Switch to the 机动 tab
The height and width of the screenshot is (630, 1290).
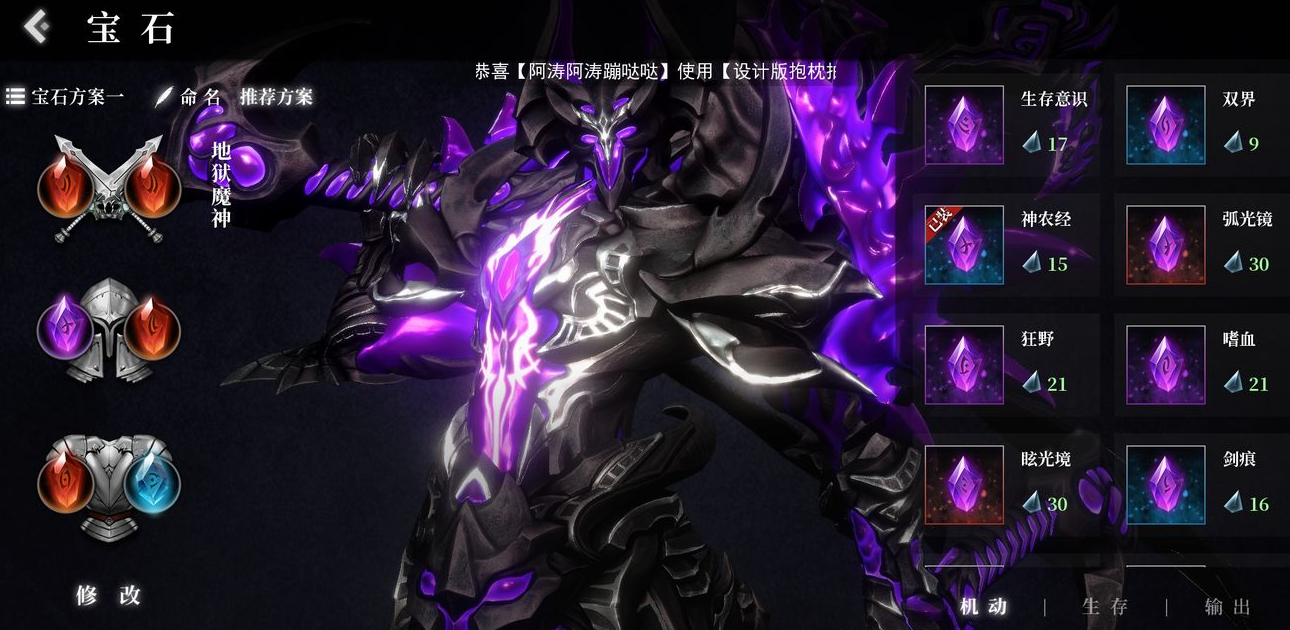click(983, 606)
